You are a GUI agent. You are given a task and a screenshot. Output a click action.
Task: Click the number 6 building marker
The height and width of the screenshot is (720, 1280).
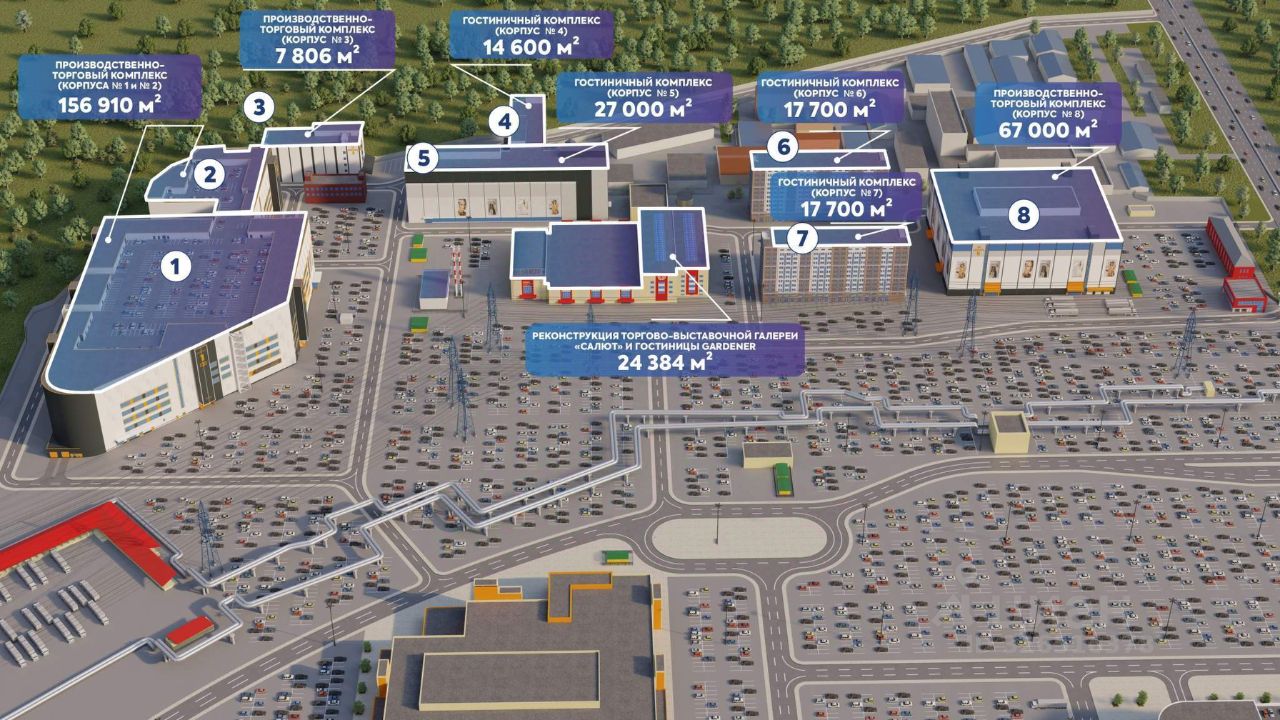point(784,149)
